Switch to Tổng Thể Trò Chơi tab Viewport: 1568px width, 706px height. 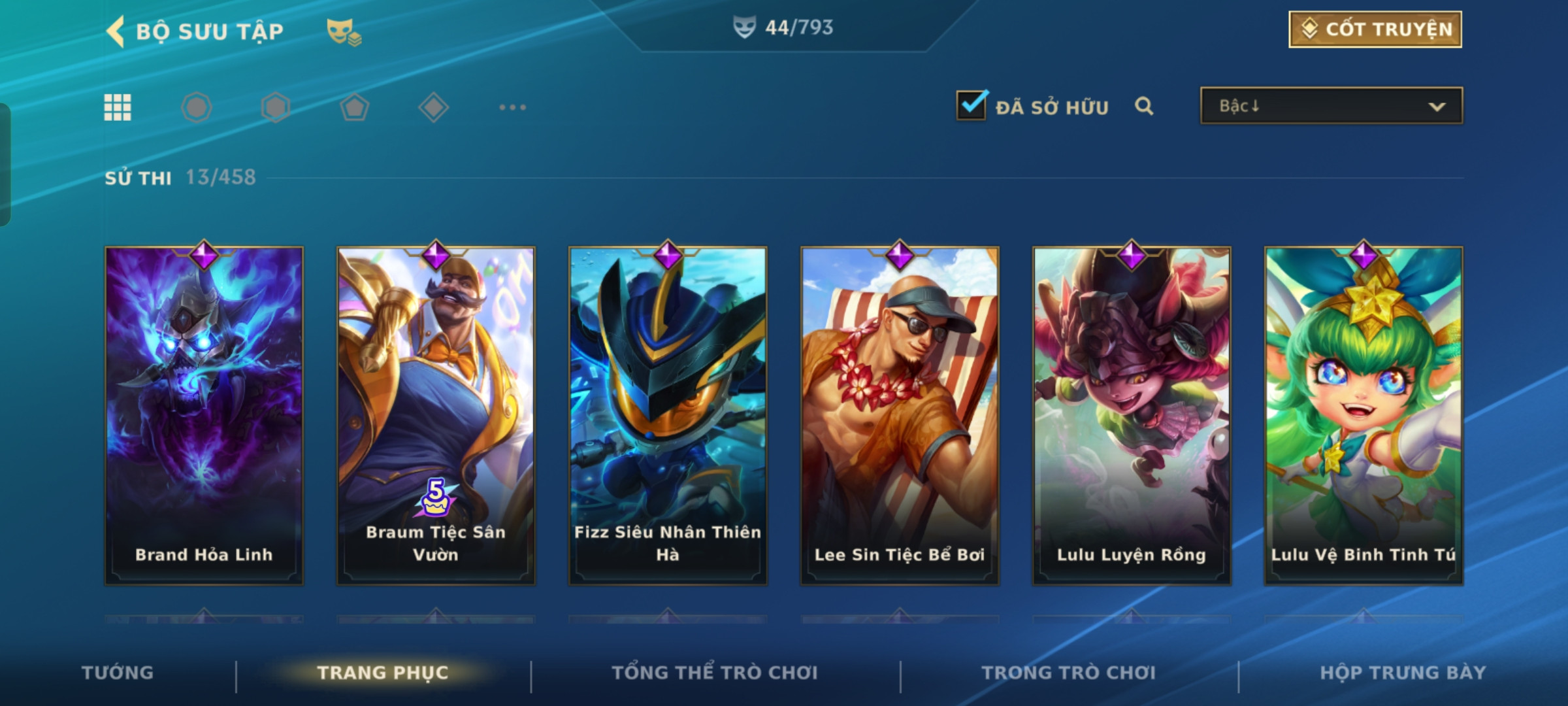(715, 673)
